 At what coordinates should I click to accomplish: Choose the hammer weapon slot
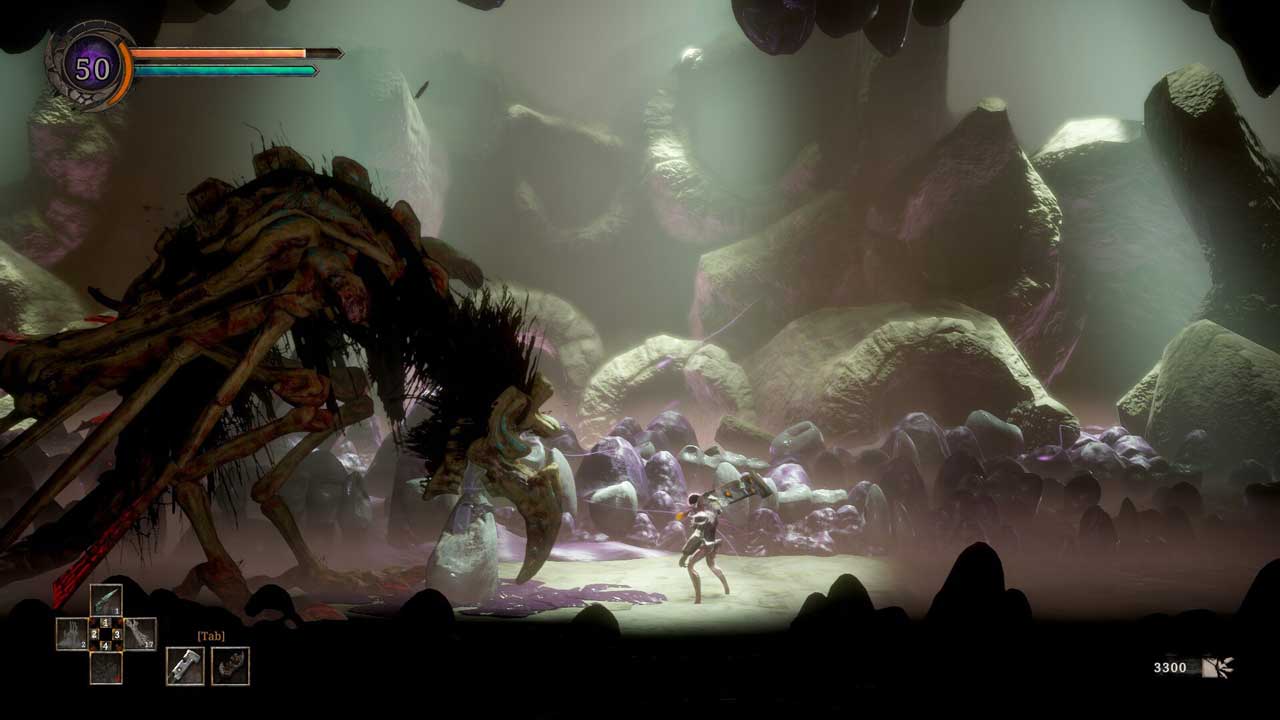185,666
